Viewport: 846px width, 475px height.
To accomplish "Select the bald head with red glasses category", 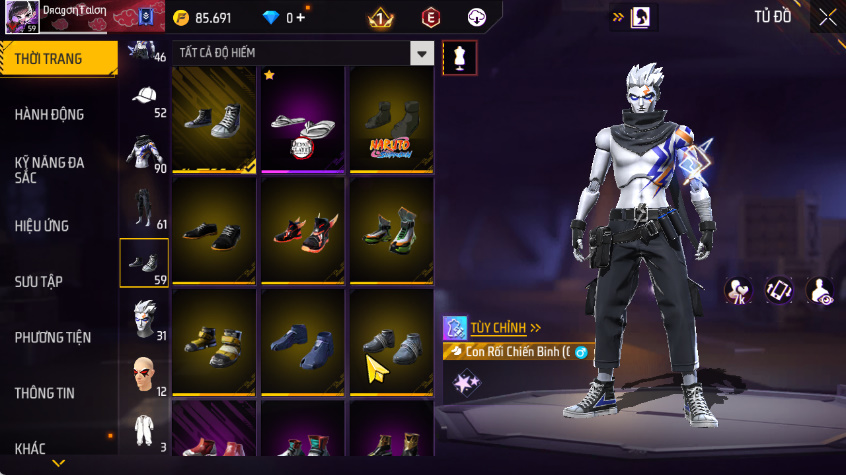I will tap(144, 374).
